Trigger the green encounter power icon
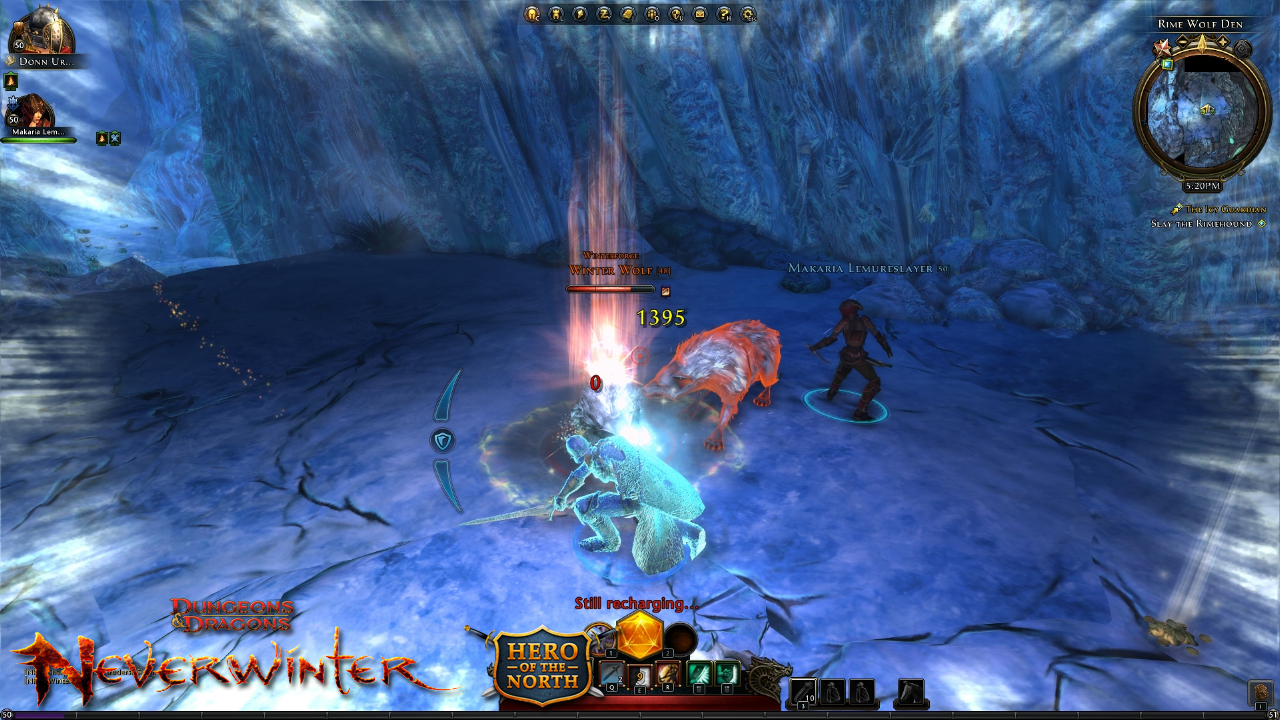The width and height of the screenshot is (1280, 720). (x=700, y=674)
